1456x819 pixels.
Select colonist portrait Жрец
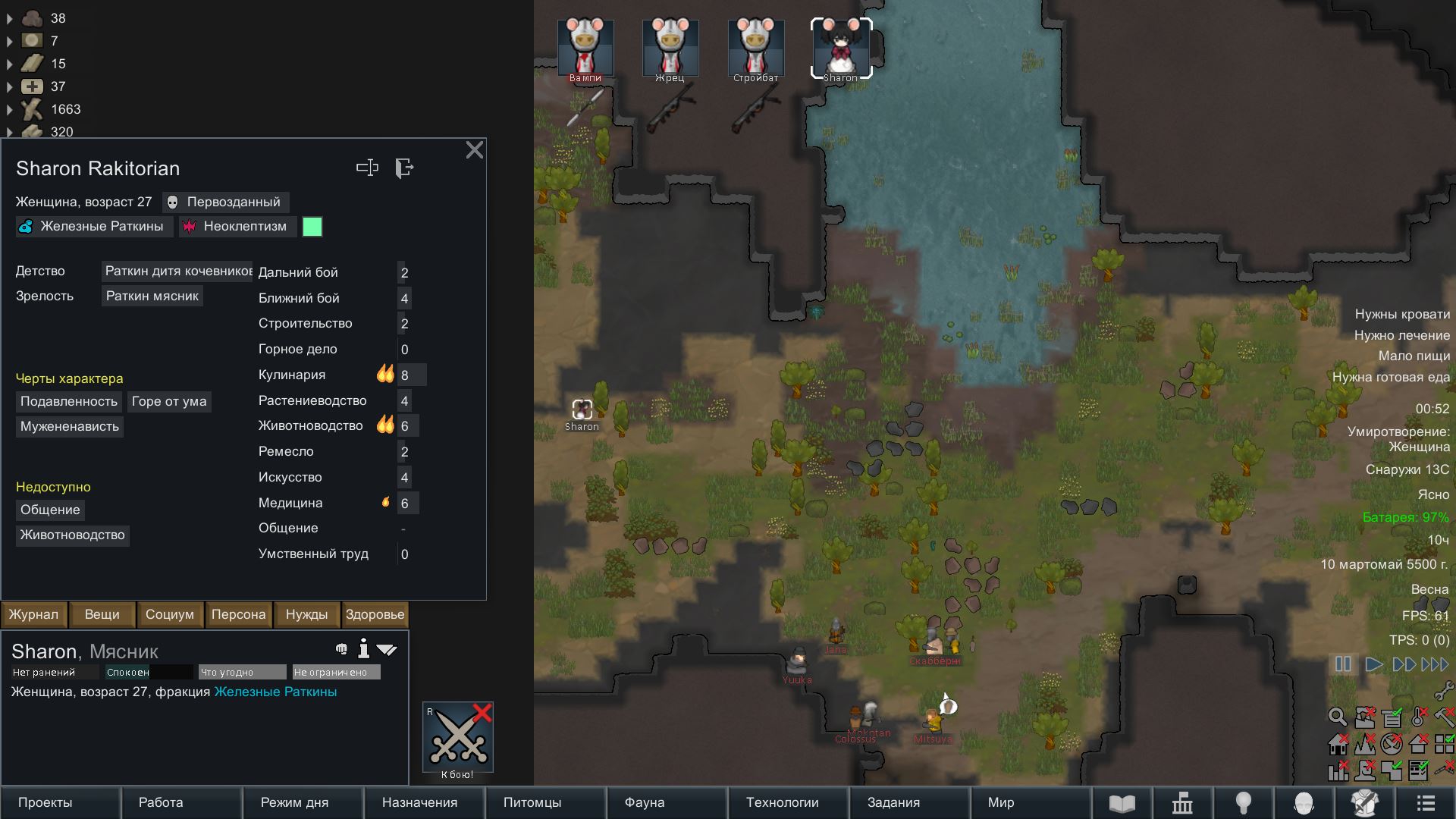tap(670, 49)
